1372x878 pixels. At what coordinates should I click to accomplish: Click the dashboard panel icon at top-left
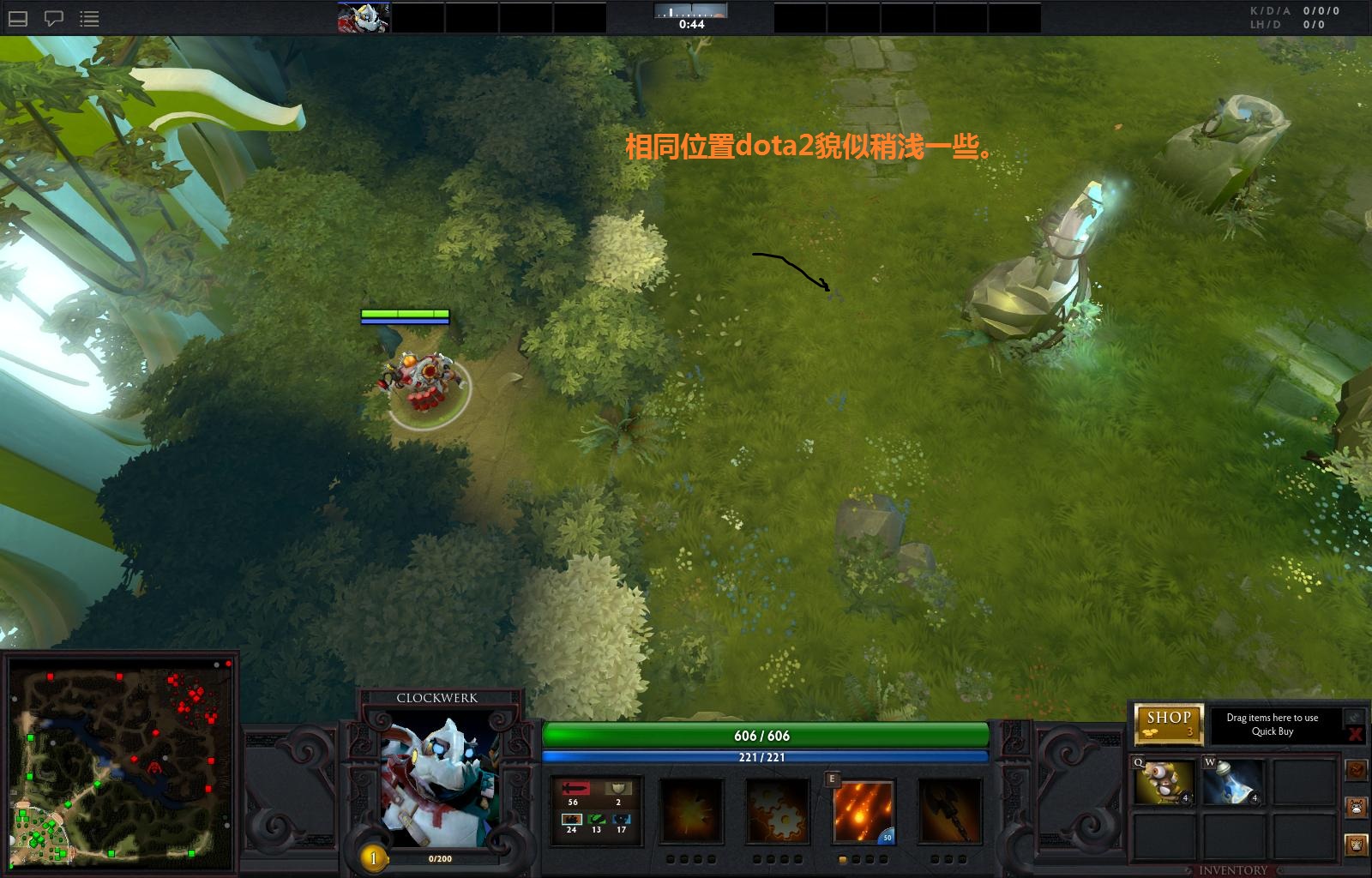coord(18,18)
